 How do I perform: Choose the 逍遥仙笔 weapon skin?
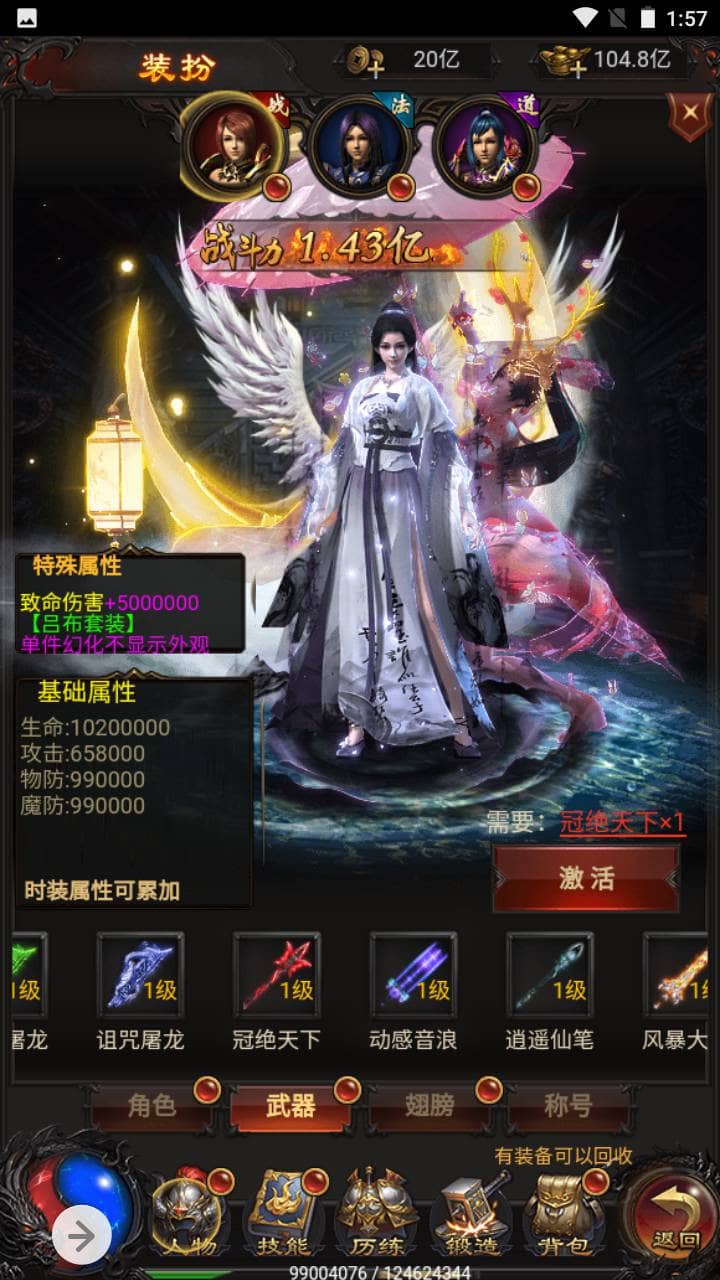(x=549, y=977)
